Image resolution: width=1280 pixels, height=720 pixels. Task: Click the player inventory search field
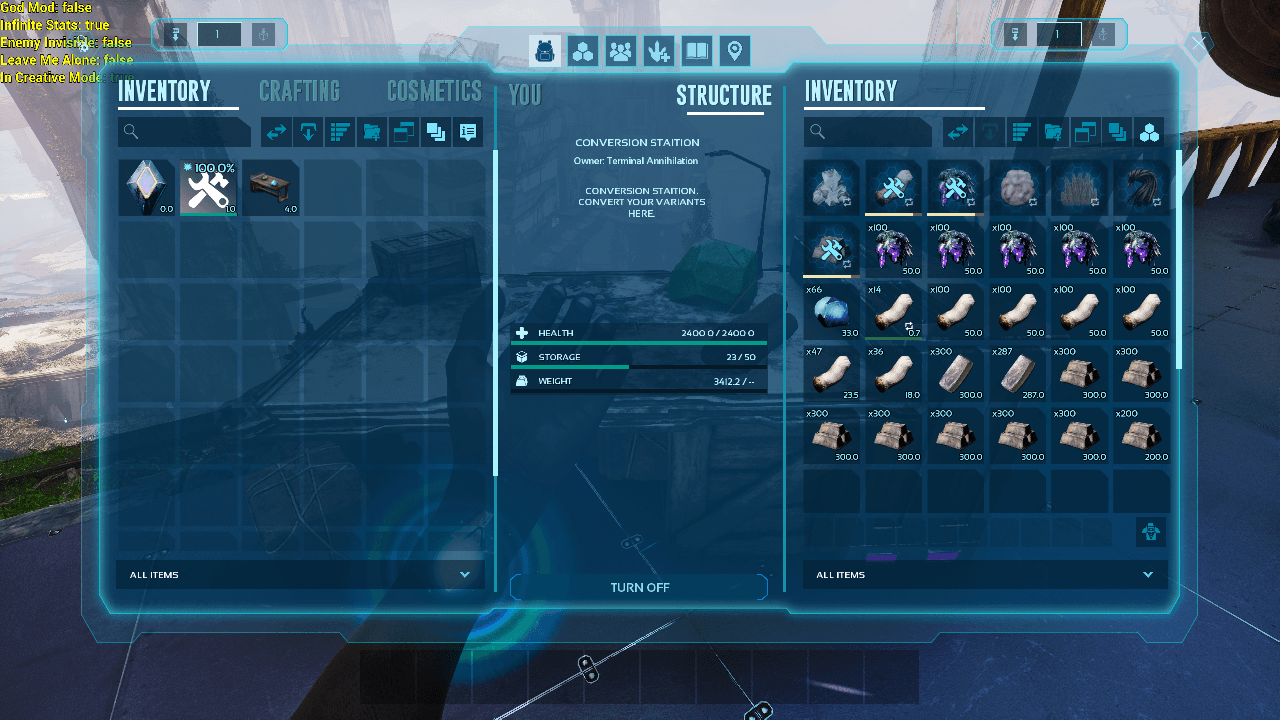pyautogui.click(x=185, y=132)
